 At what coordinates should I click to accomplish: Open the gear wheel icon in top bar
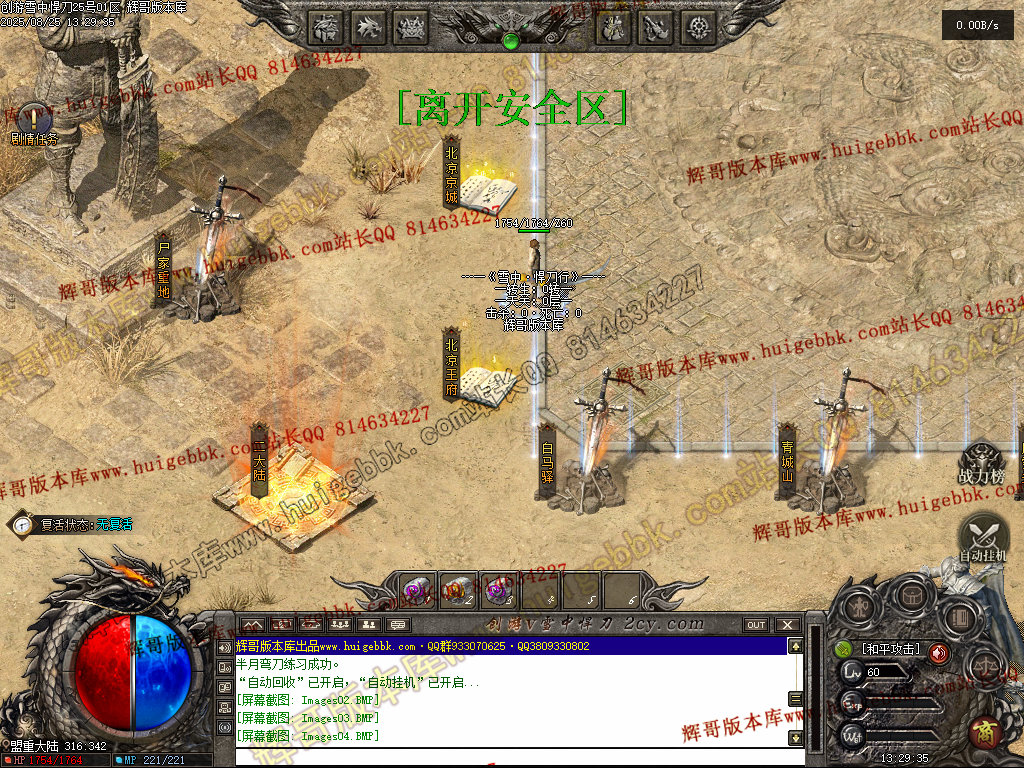[695, 27]
